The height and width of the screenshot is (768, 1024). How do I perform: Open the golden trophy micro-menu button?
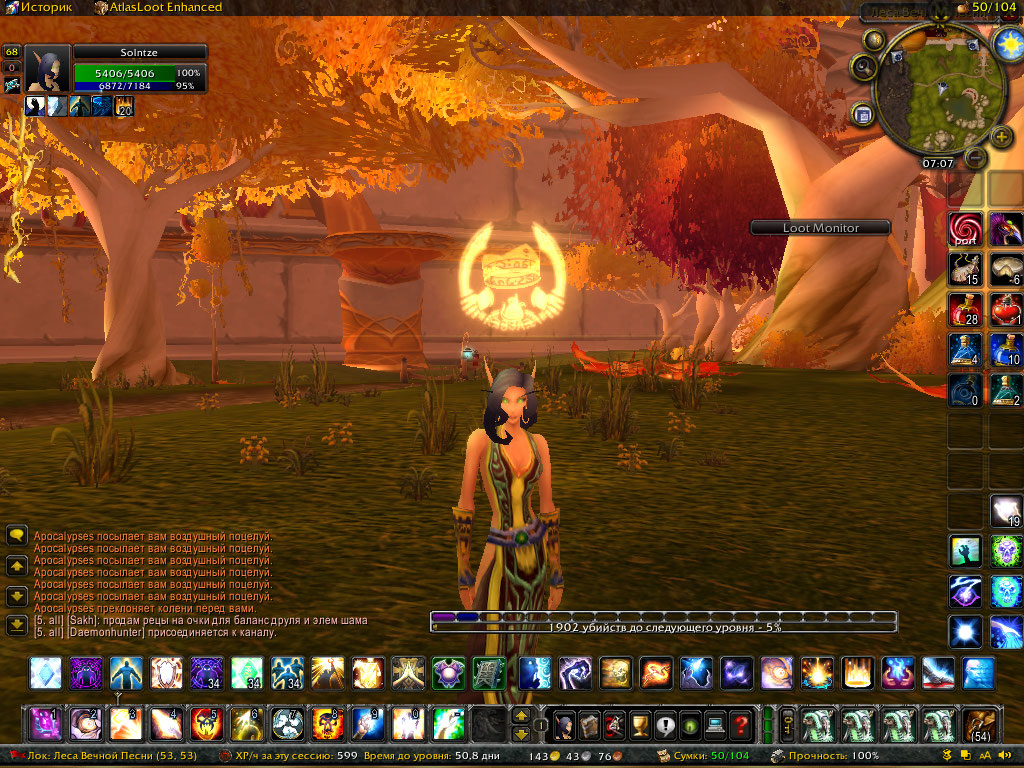coord(636,723)
